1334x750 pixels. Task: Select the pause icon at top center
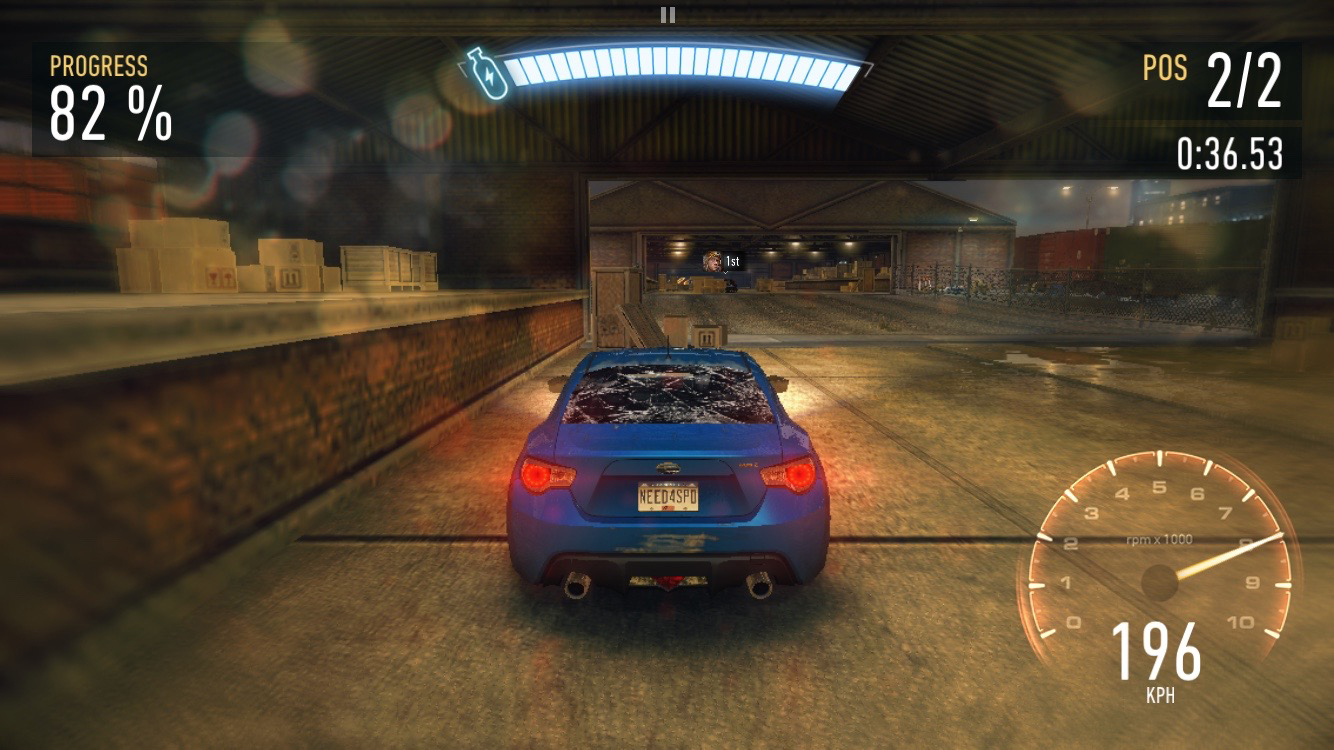point(667,15)
